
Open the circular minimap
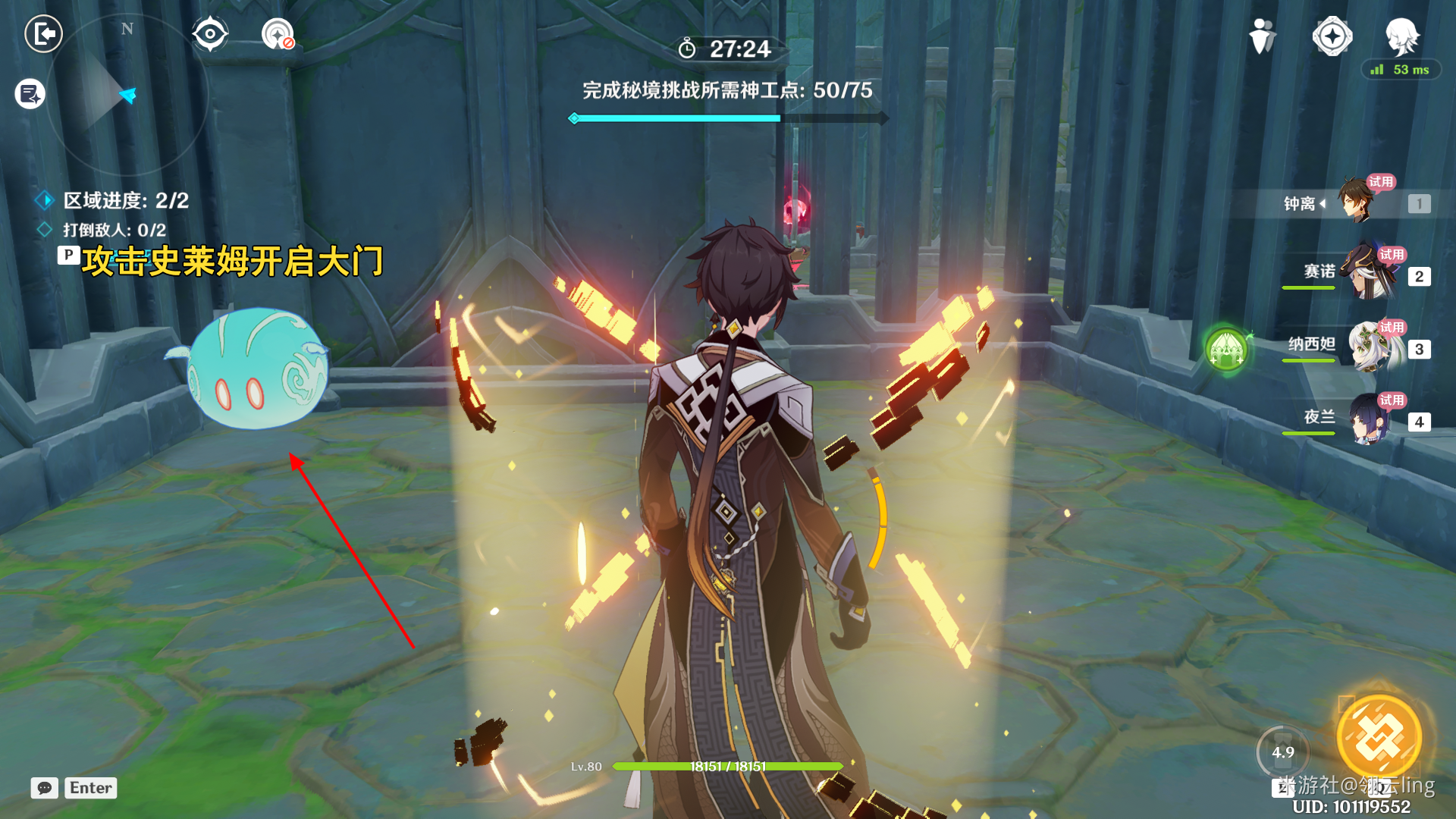pos(127,95)
